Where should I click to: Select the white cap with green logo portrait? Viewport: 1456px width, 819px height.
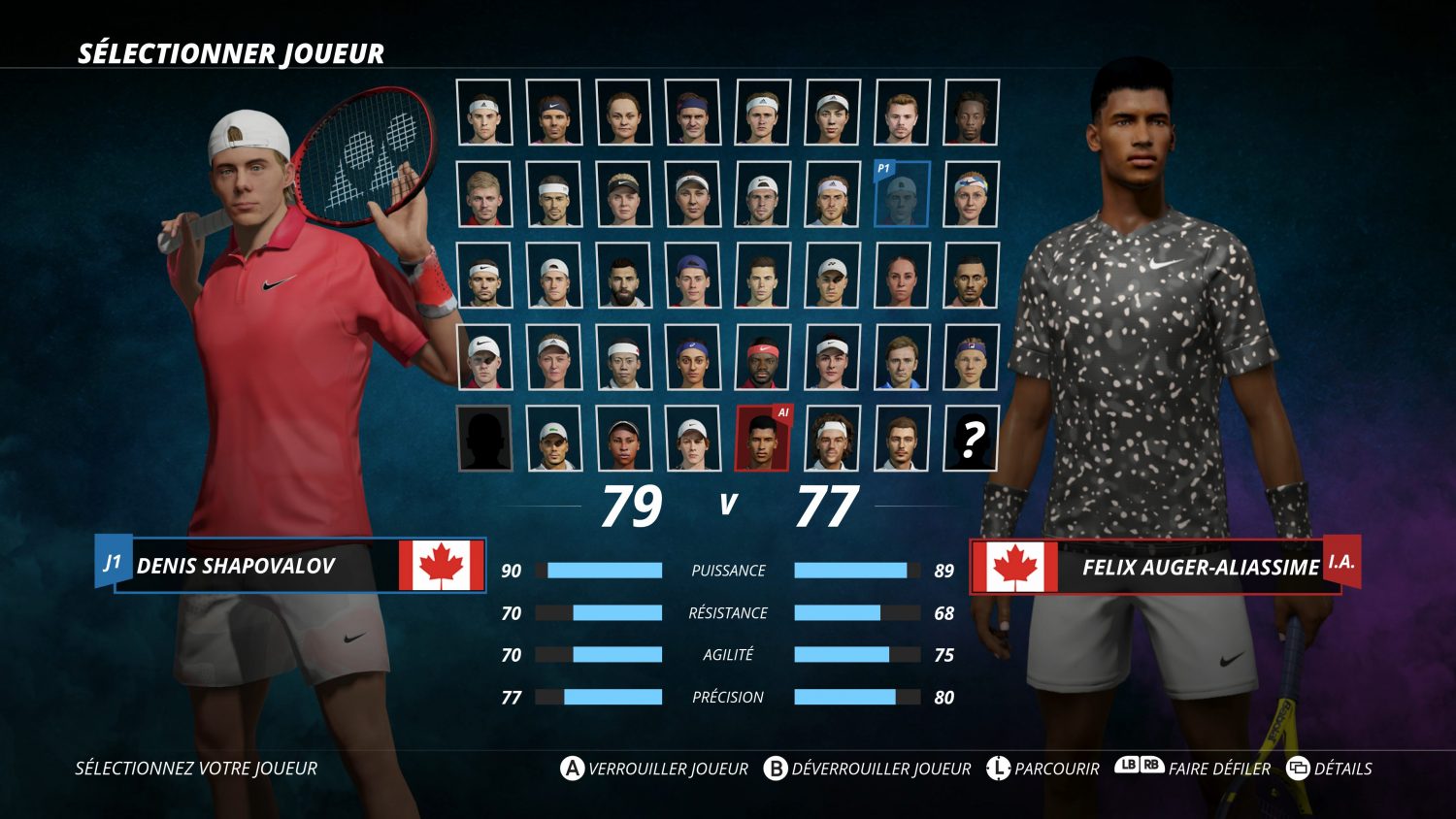tap(554, 439)
